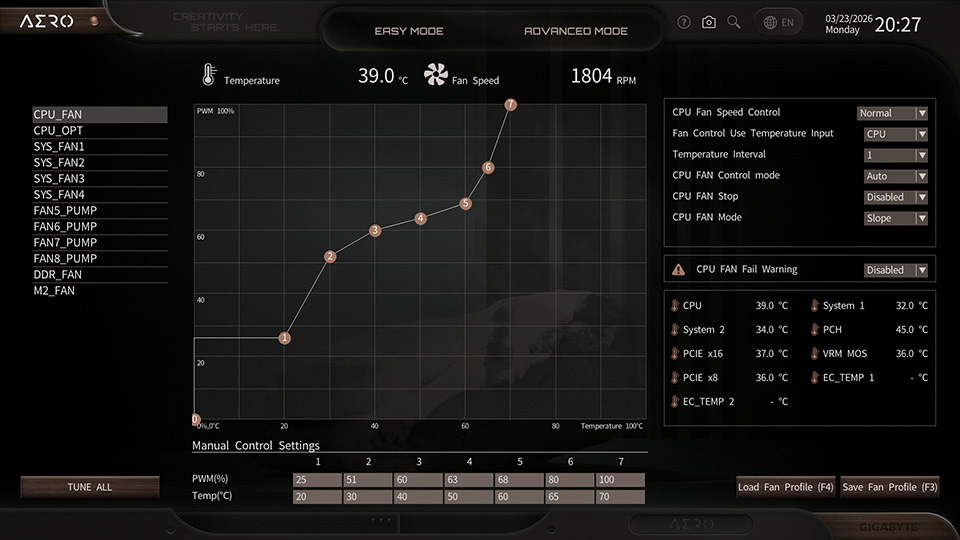Click the screenshot camera icon

709,22
